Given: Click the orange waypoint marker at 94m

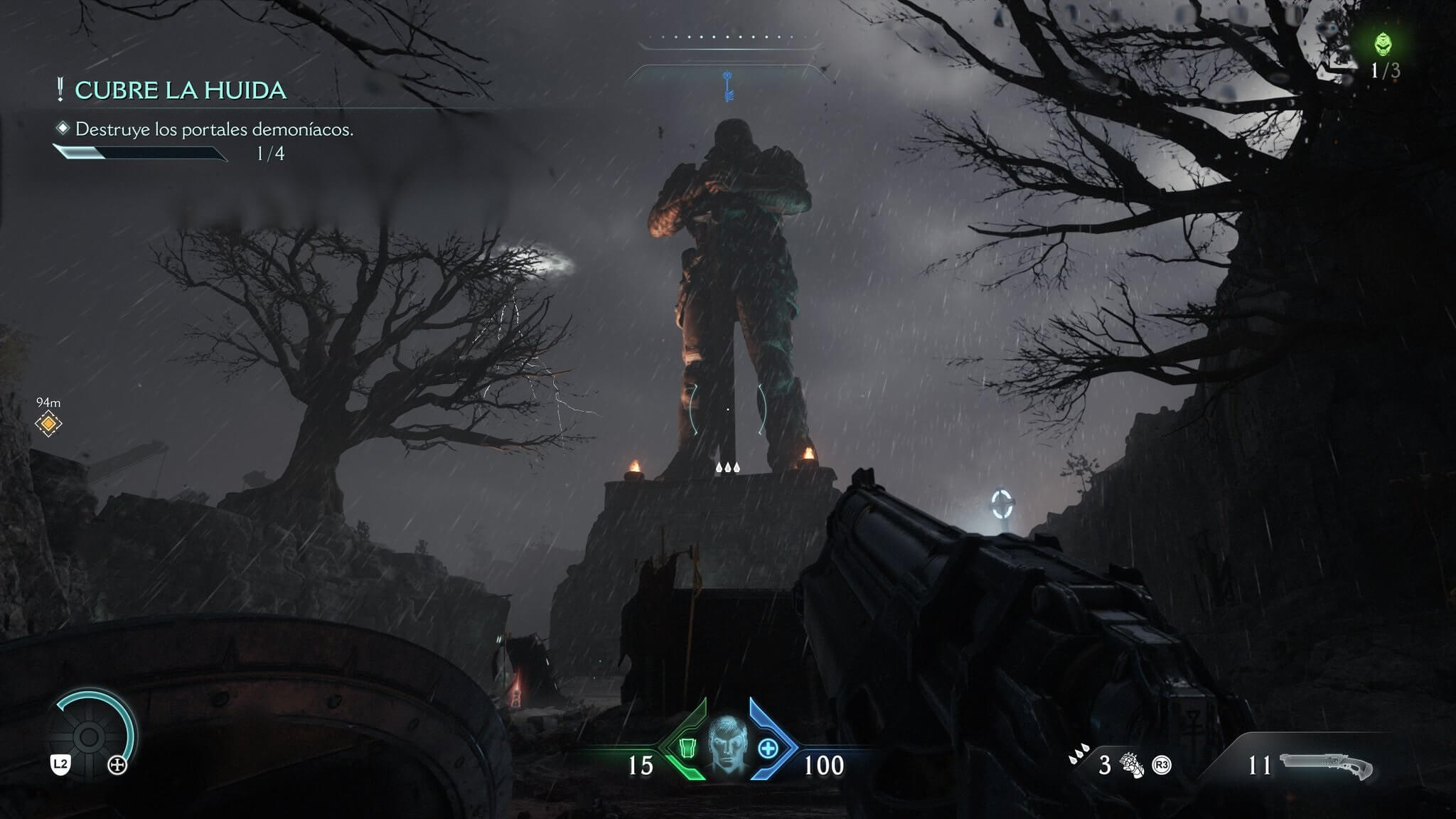Looking at the screenshot, I should tap(48, 424).
